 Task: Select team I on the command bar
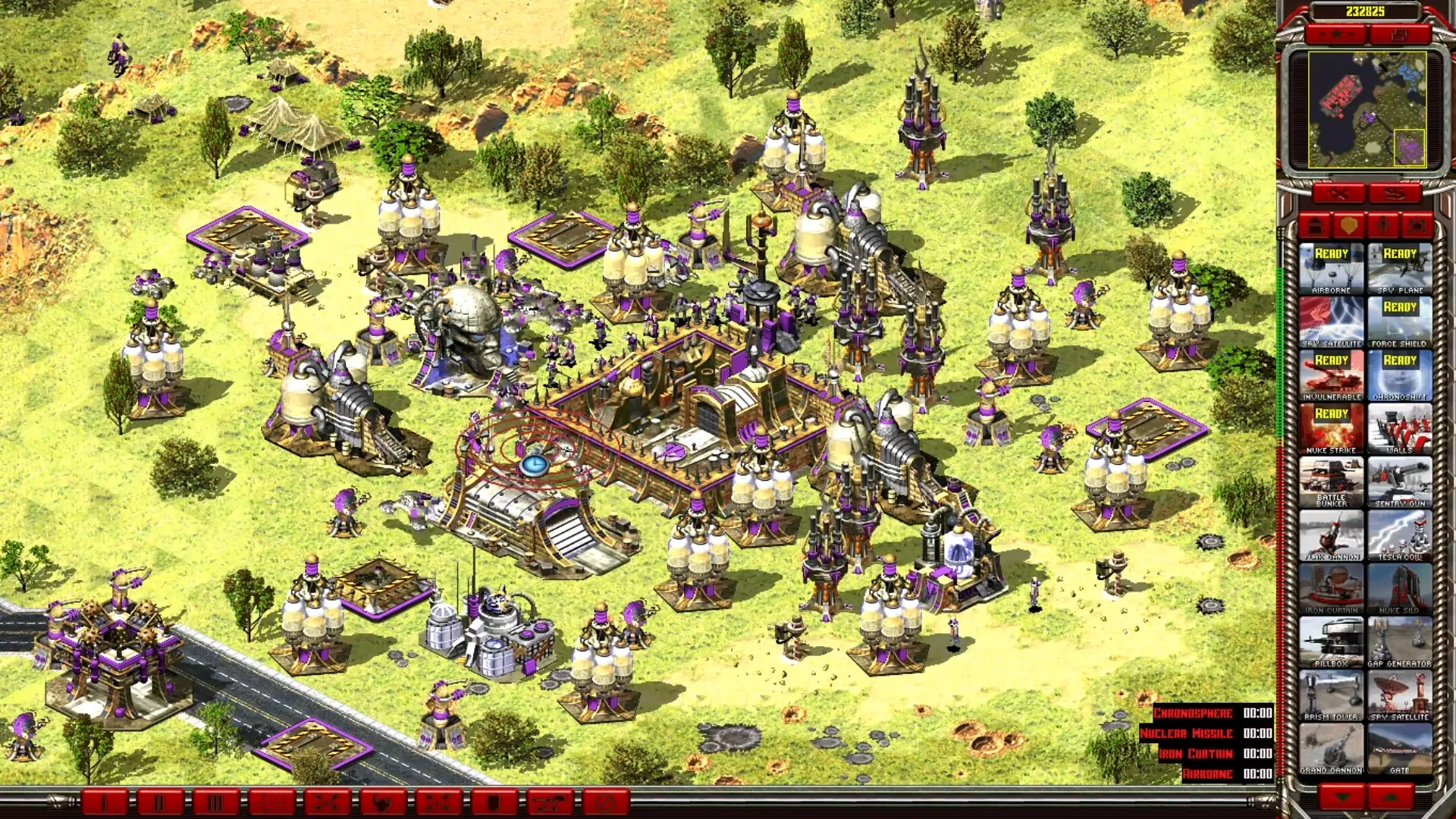(104, 802)
